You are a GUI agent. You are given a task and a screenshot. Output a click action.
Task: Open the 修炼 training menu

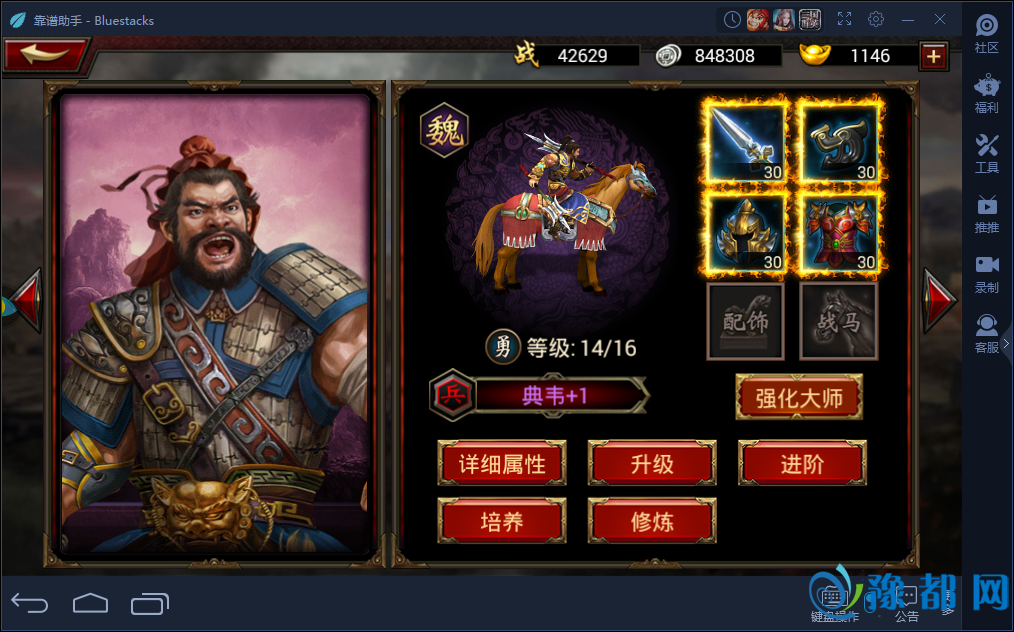652,521
